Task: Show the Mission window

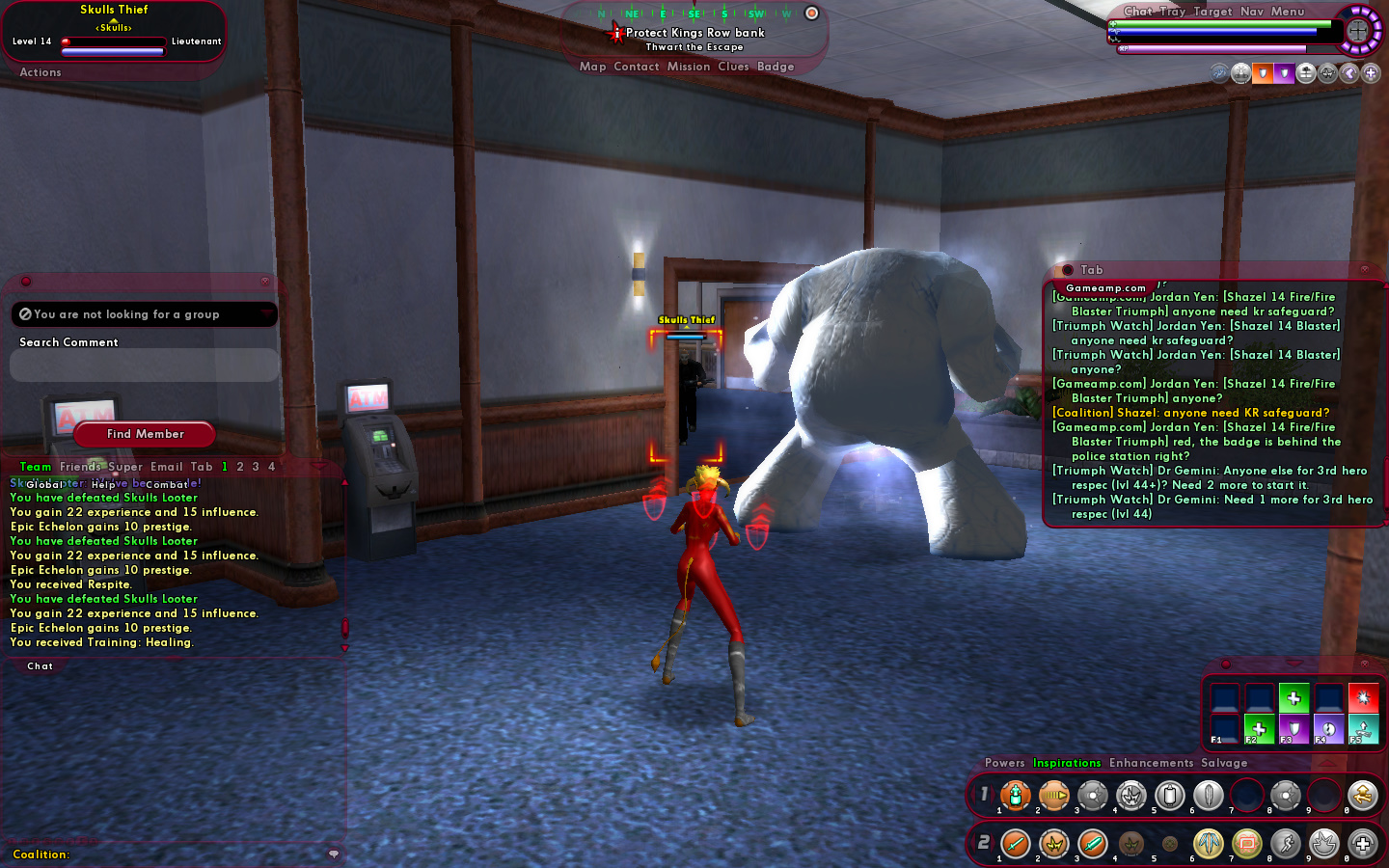Action: [x=689, y=67]
